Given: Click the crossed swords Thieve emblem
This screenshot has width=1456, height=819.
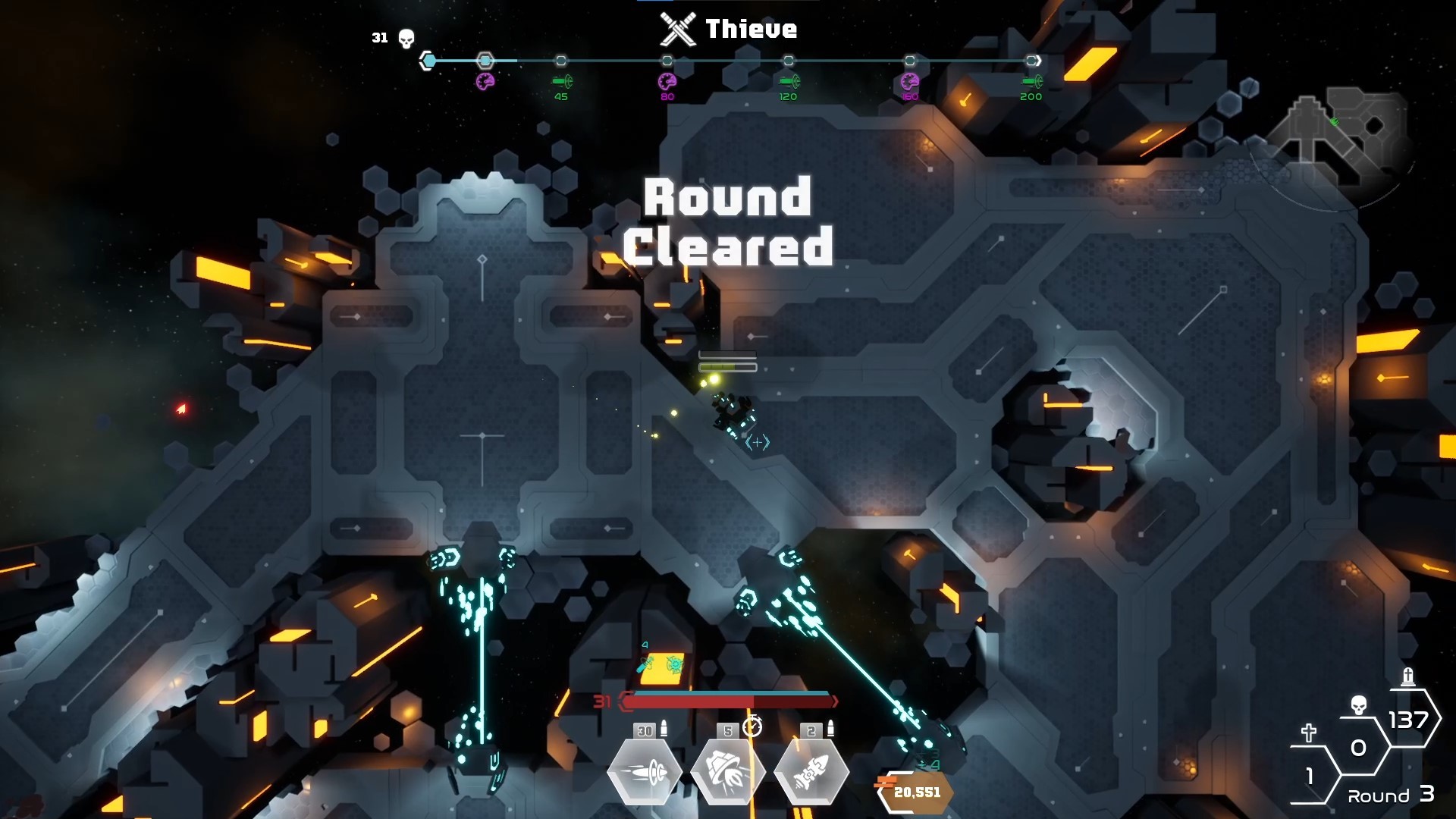Looking at the screenshot, I should (x=677, y=28).
